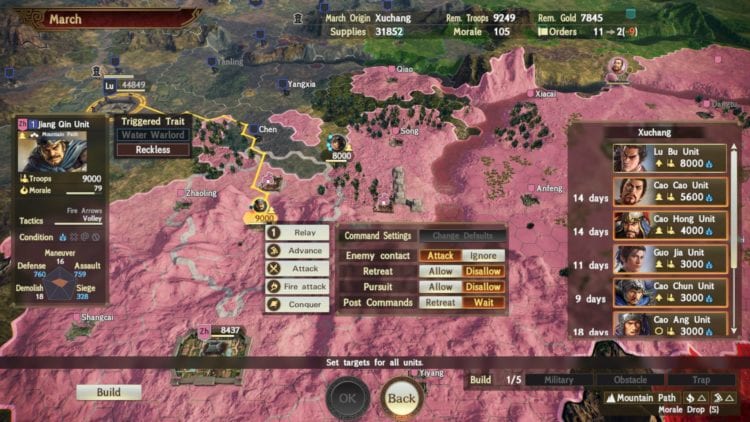Choose the Conquer command
This screenshot has width=750, height=422.
pos(297,304)
